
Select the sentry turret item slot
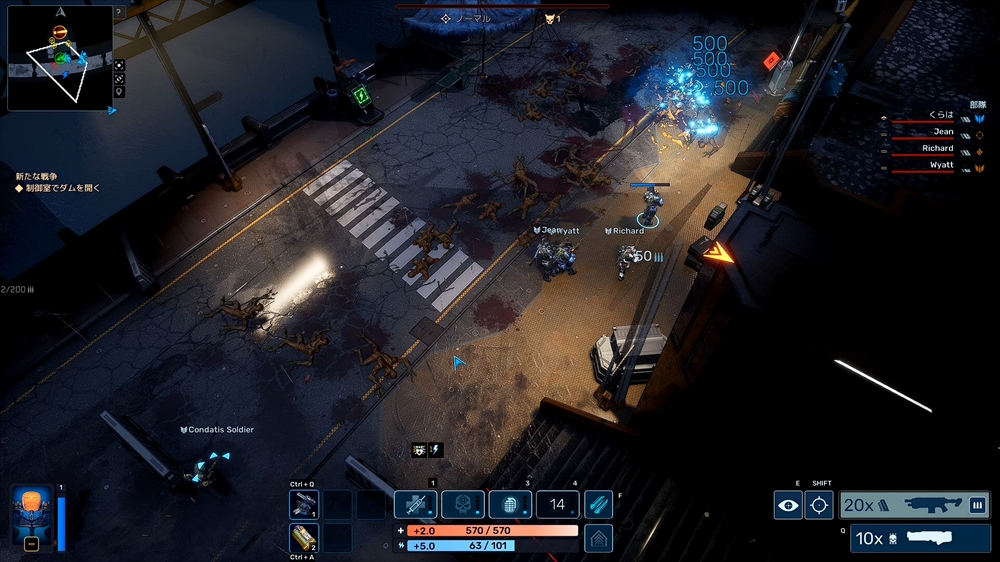pos(304,505)
